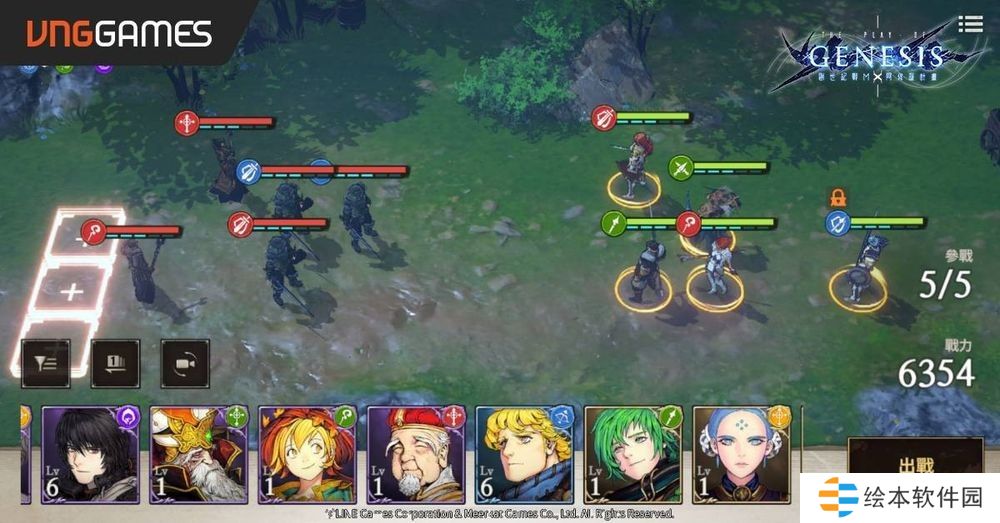Select the orange-haired smiling hero card
Screen dimensions: 1000x523
tap(307, 453)
